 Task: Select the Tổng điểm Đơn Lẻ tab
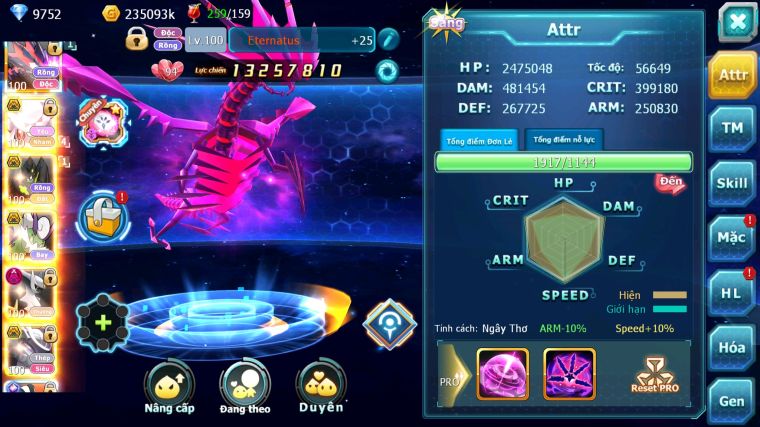point(479,140)
